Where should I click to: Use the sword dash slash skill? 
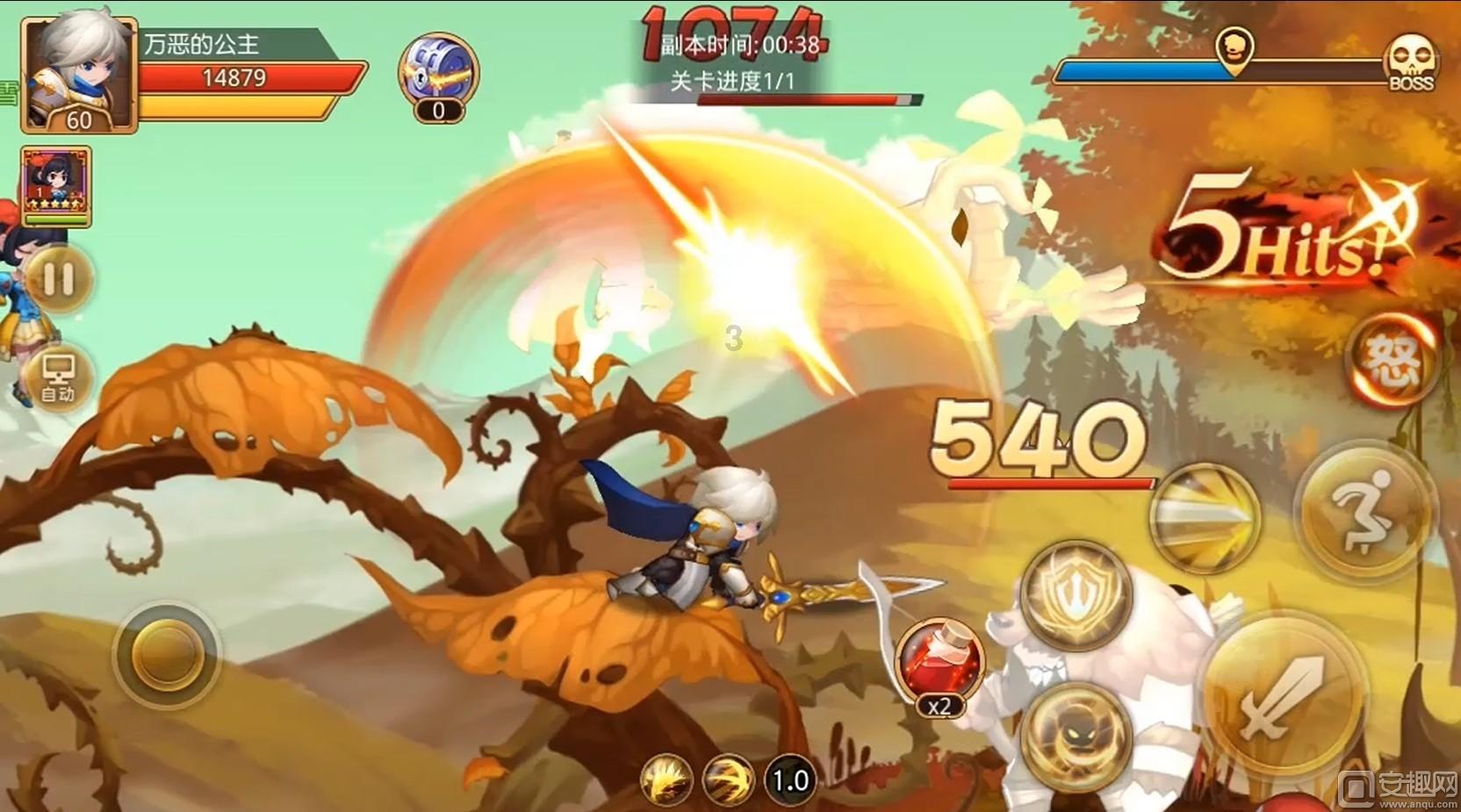[1204, 518]
